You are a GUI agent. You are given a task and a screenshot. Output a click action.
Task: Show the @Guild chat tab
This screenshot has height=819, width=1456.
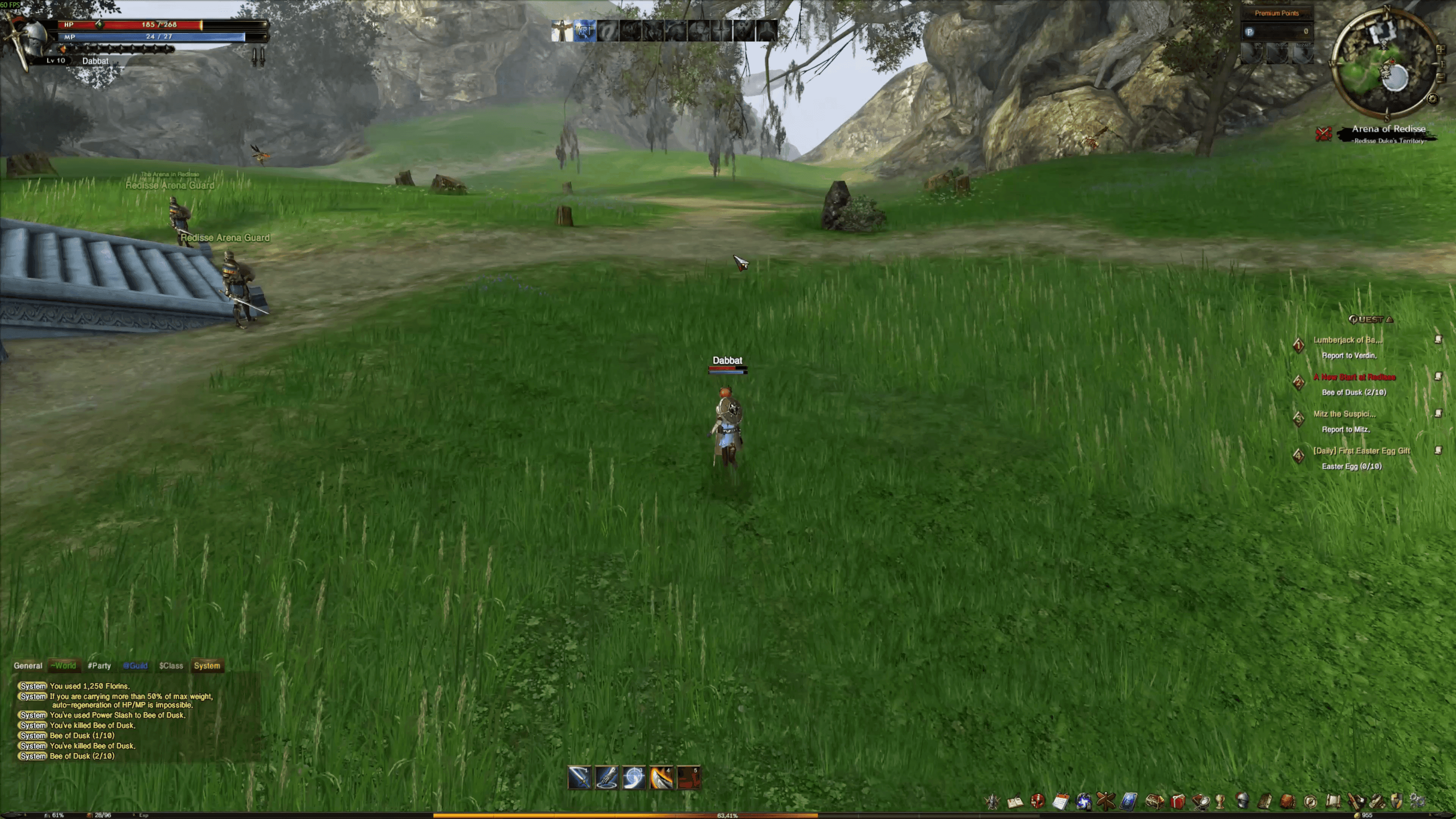click(x=135, y=665)
